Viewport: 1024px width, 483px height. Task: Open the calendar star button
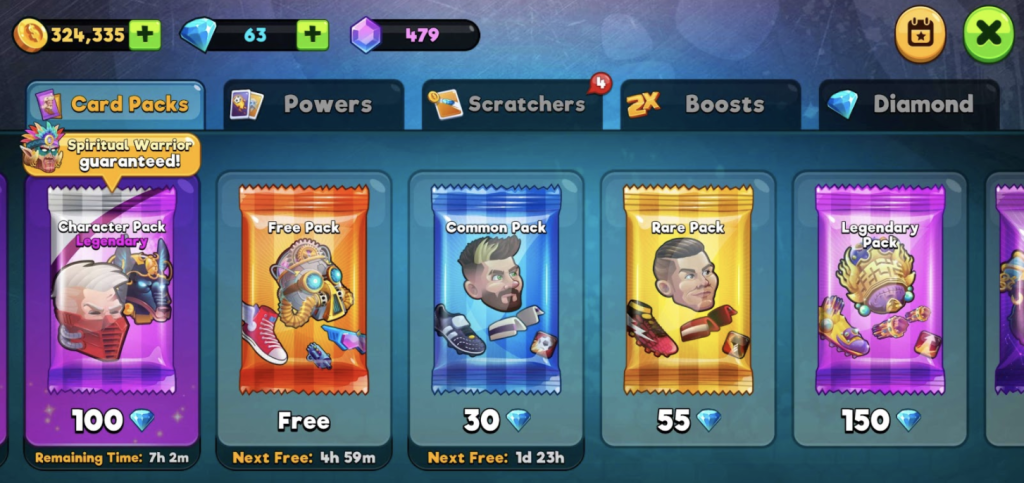pyautogui.click(x=920, y=34)
